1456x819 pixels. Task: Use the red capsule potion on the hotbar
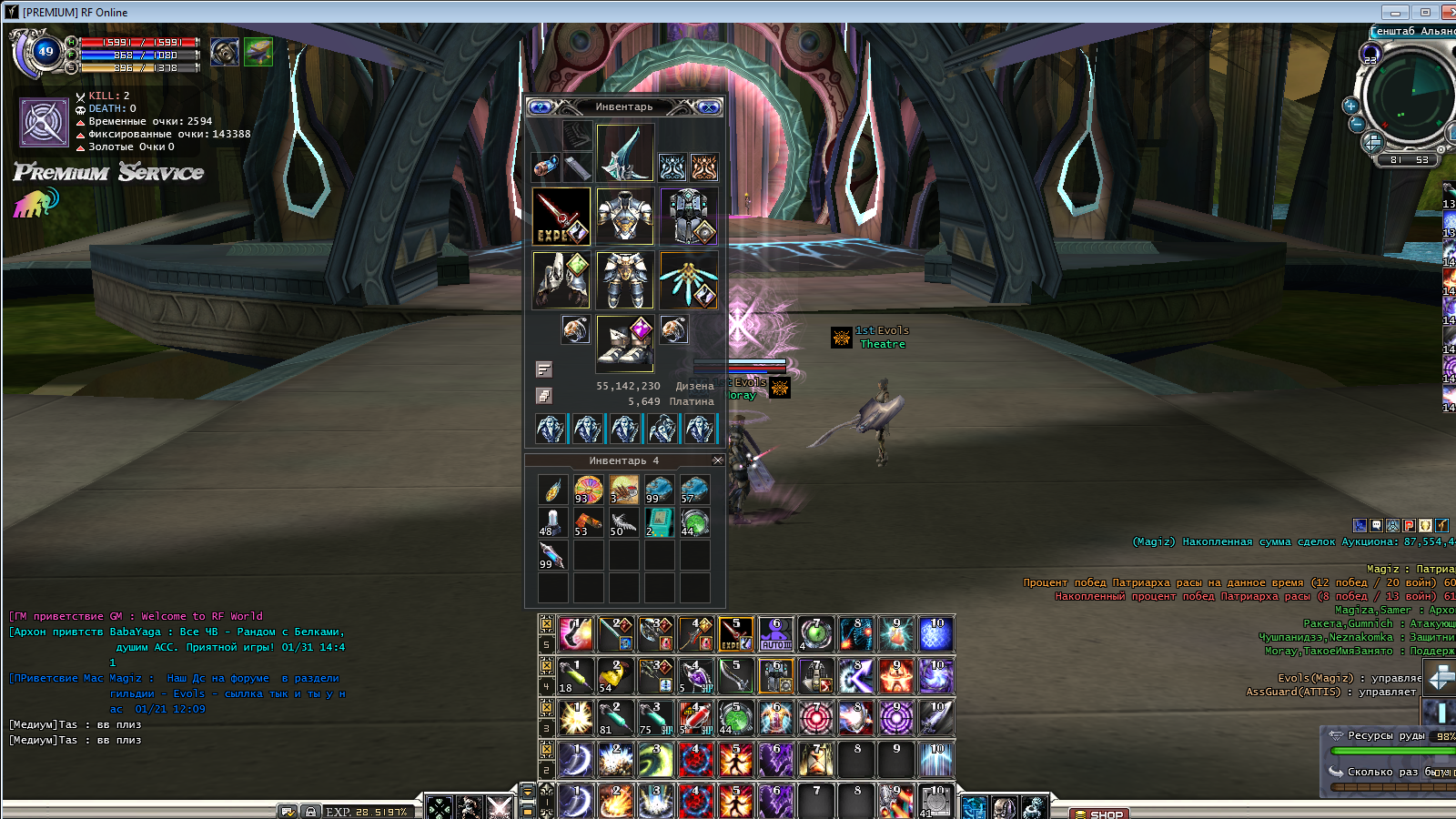click(696, 718)
